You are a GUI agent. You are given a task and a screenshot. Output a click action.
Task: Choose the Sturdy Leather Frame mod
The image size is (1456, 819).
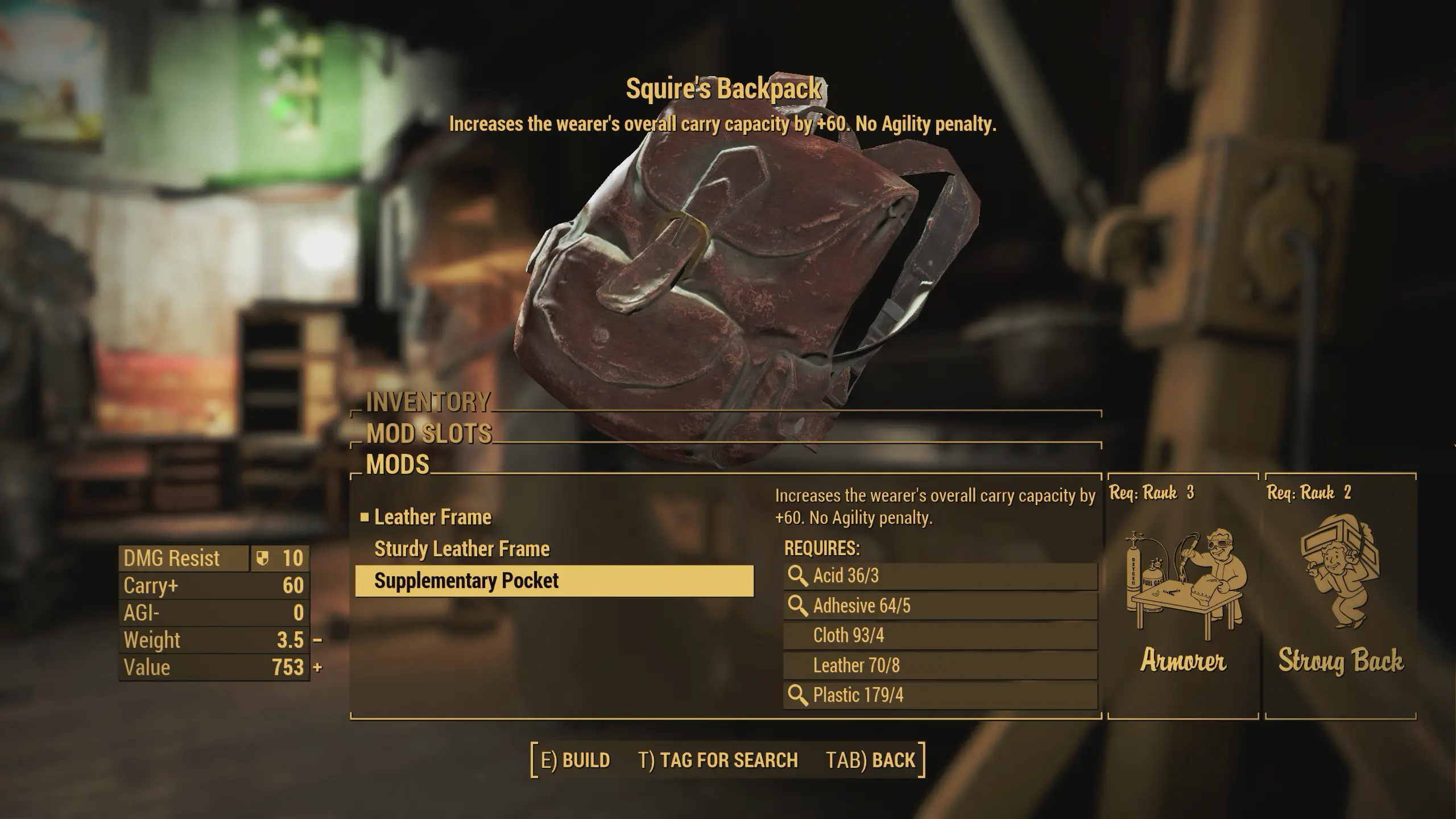(x=462, y=549)
